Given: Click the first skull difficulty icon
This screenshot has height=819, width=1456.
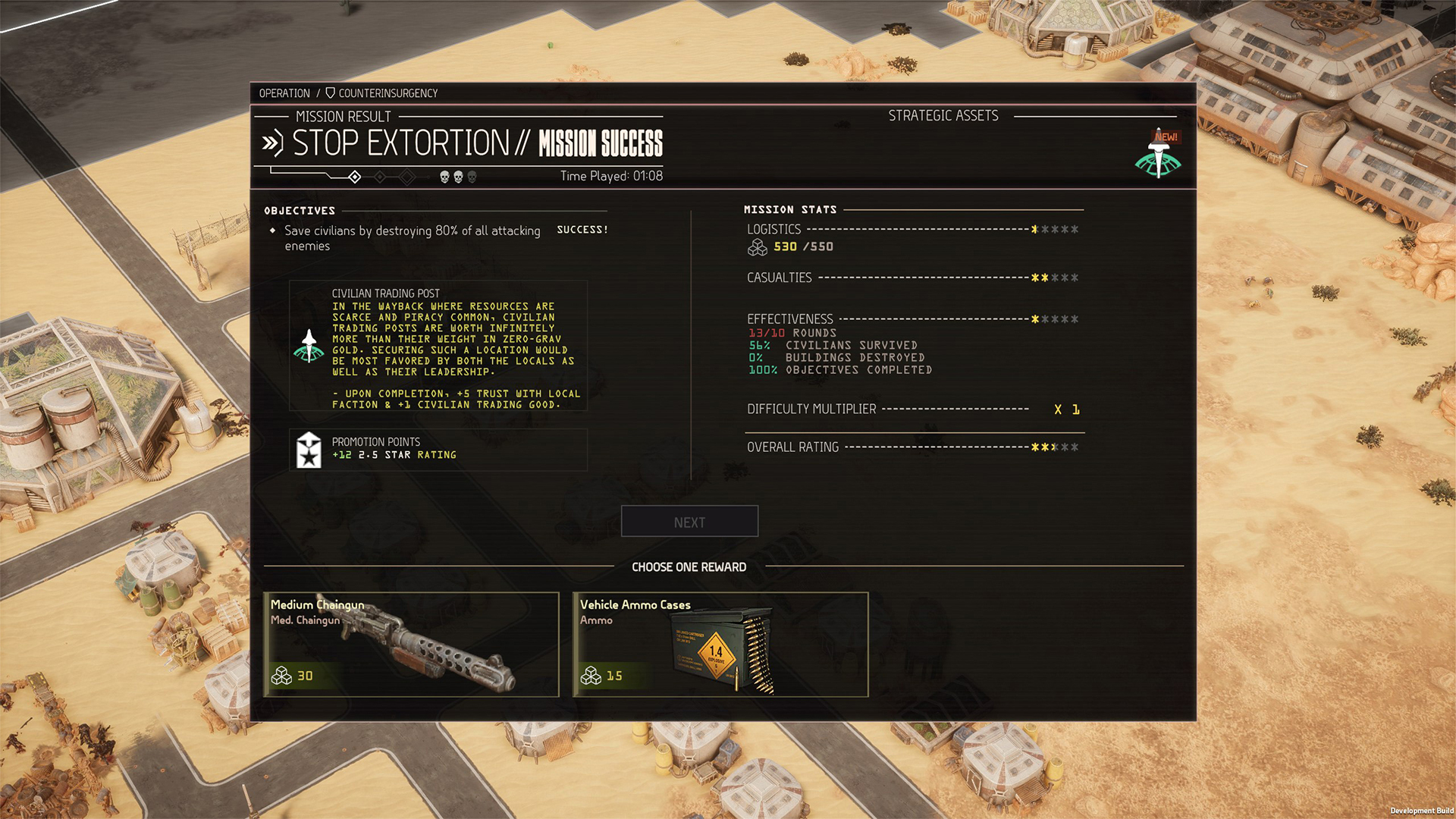Looking at the screenshot, I should 444,176.
